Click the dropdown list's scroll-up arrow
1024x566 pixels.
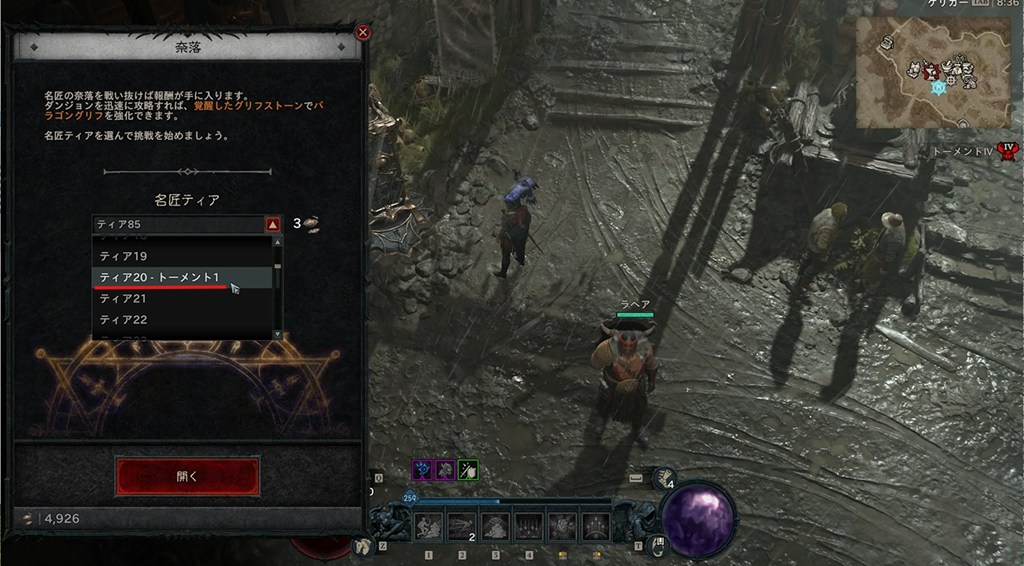coord(277,243)
